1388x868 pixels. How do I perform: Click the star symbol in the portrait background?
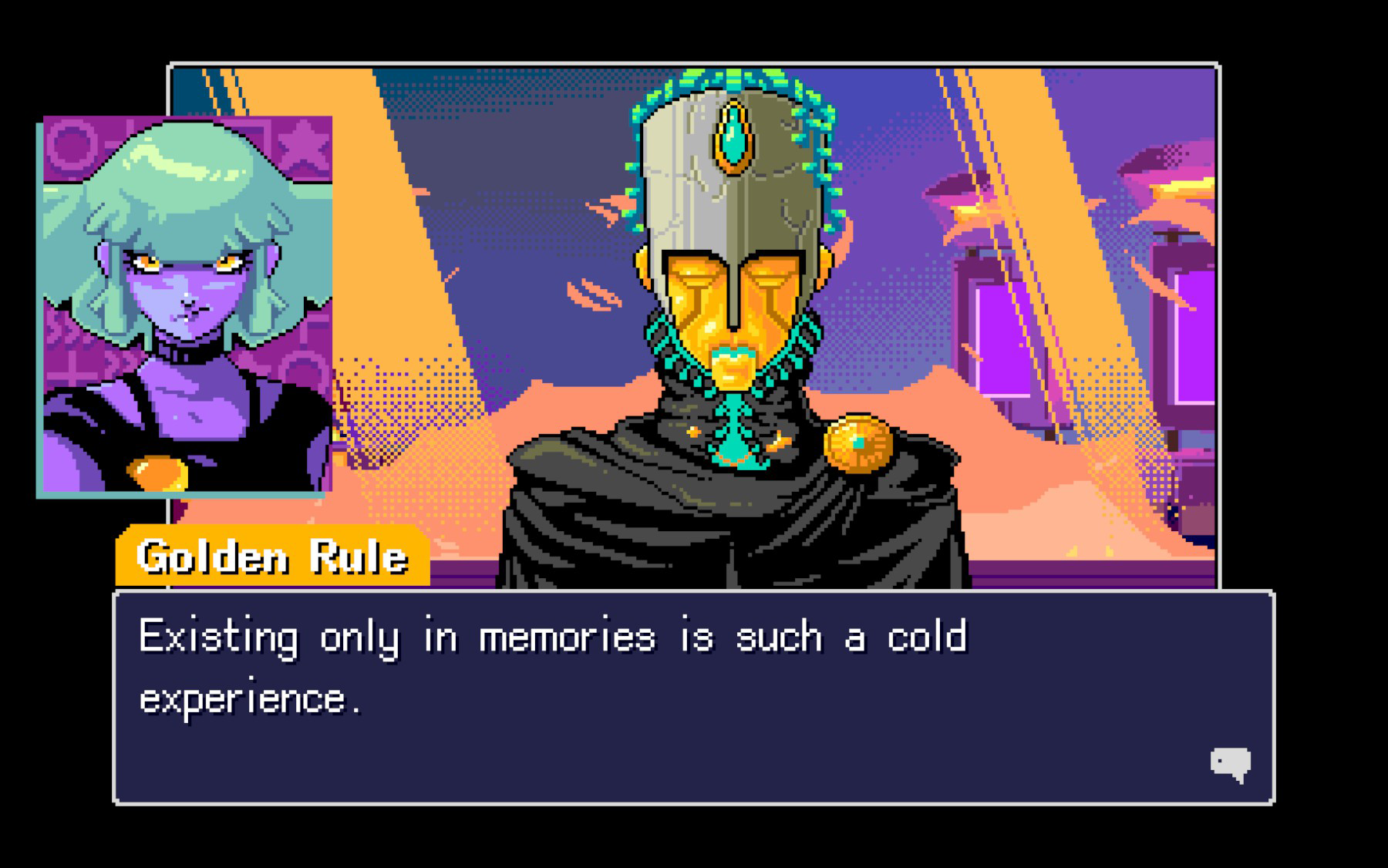[x=302, y=146]
